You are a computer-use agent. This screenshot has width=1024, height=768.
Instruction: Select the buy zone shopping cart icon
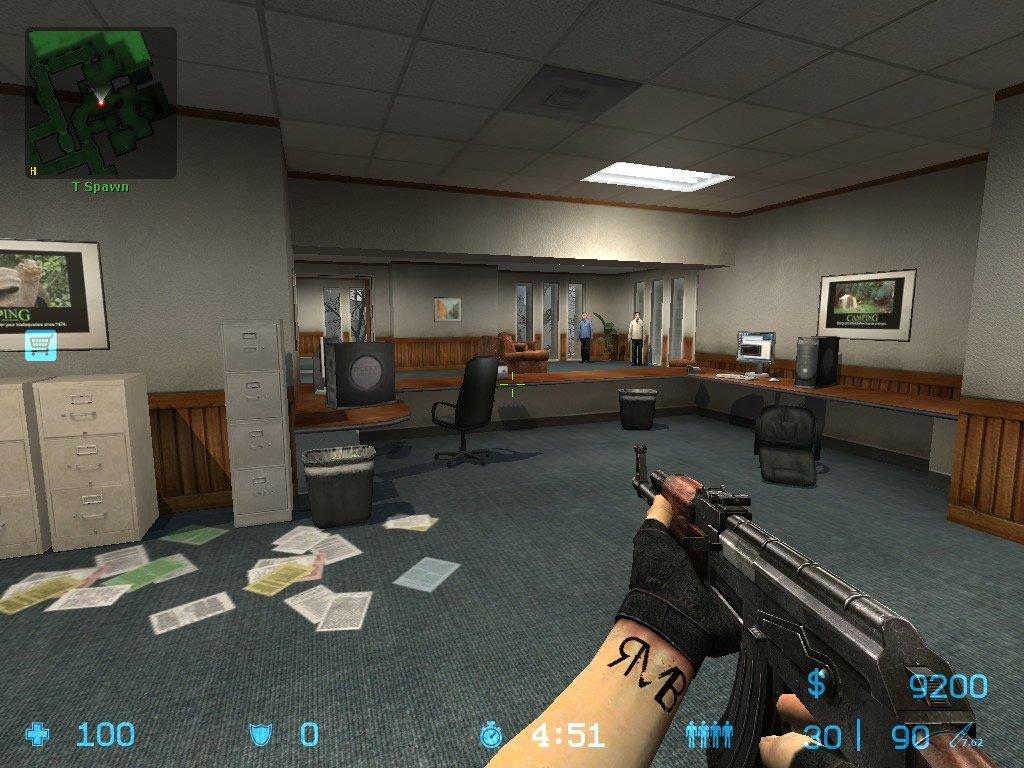(40, 345)
